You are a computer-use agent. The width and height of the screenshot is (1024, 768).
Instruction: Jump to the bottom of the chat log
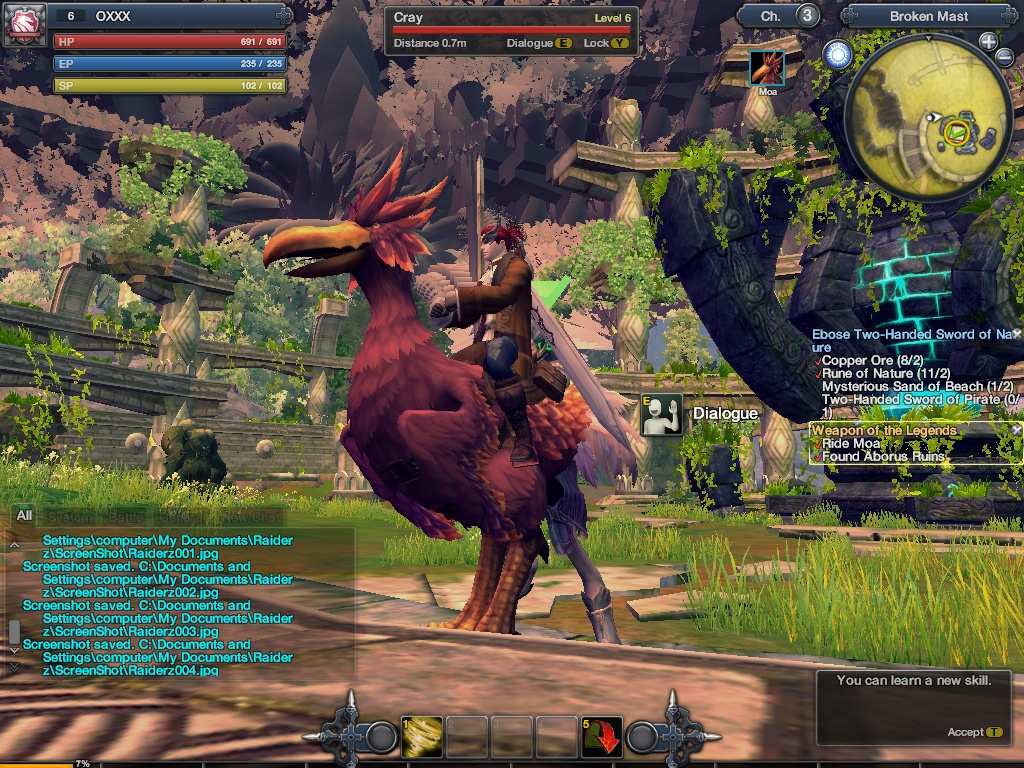pos(14,665)
